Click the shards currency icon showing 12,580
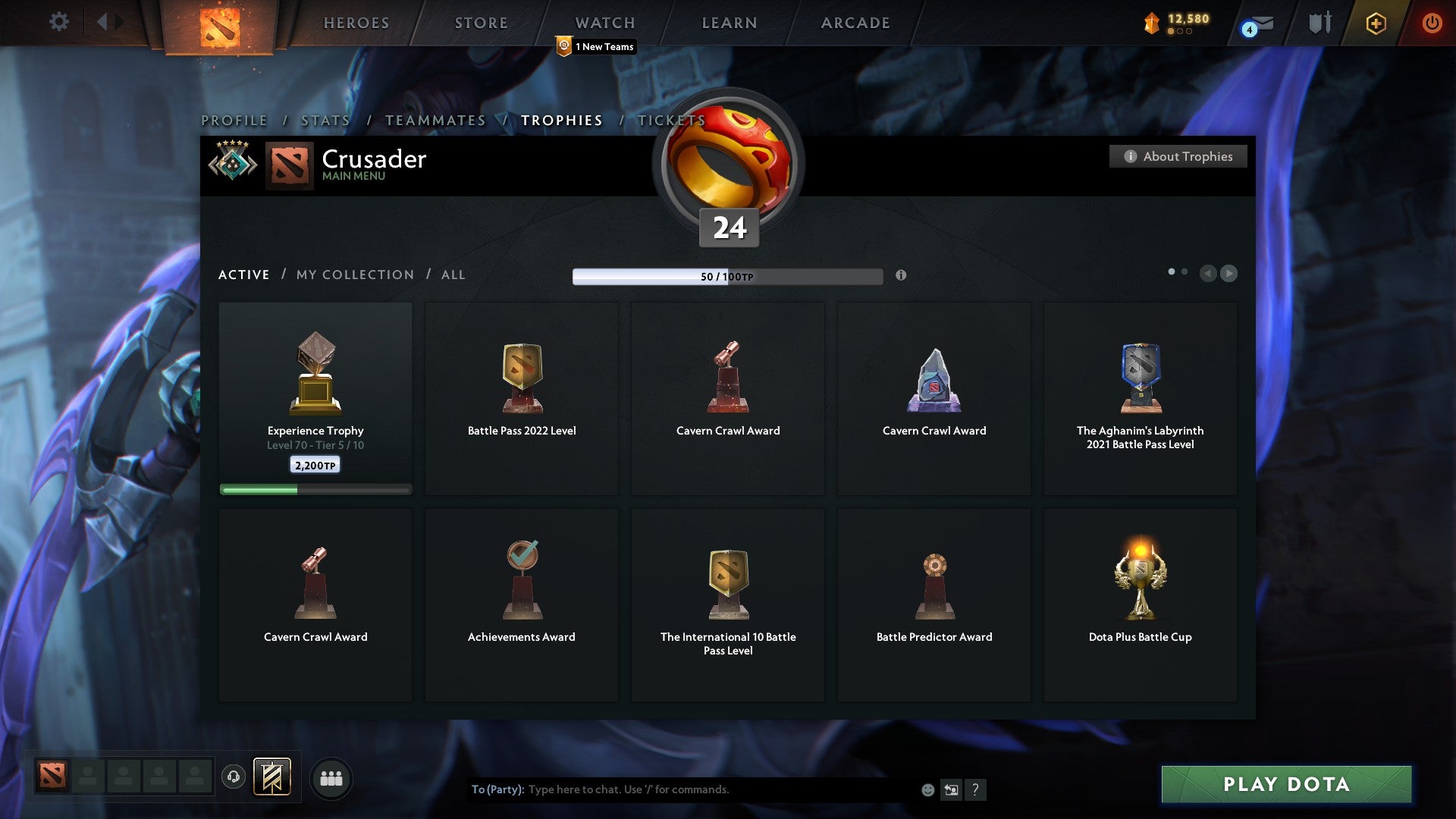The image size is (1456, 819). (x=1150, y=24)
